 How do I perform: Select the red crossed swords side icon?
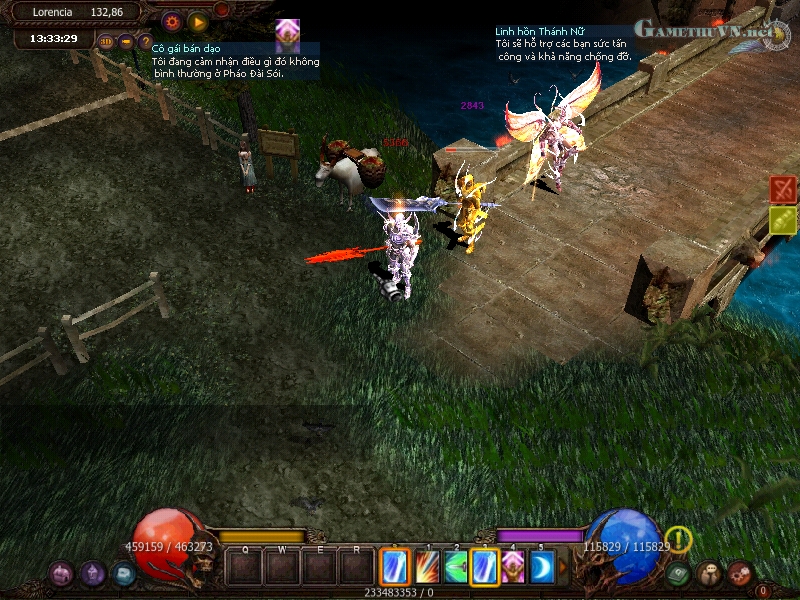point(783,188)
